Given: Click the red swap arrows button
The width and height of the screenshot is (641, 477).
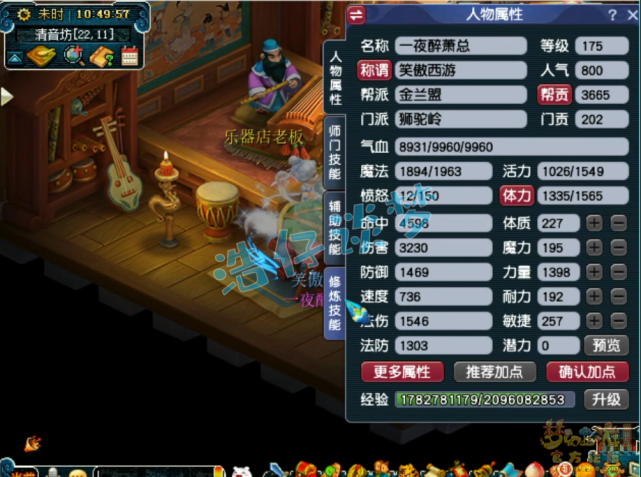Looking at the screenshot, I should [358, 14].
